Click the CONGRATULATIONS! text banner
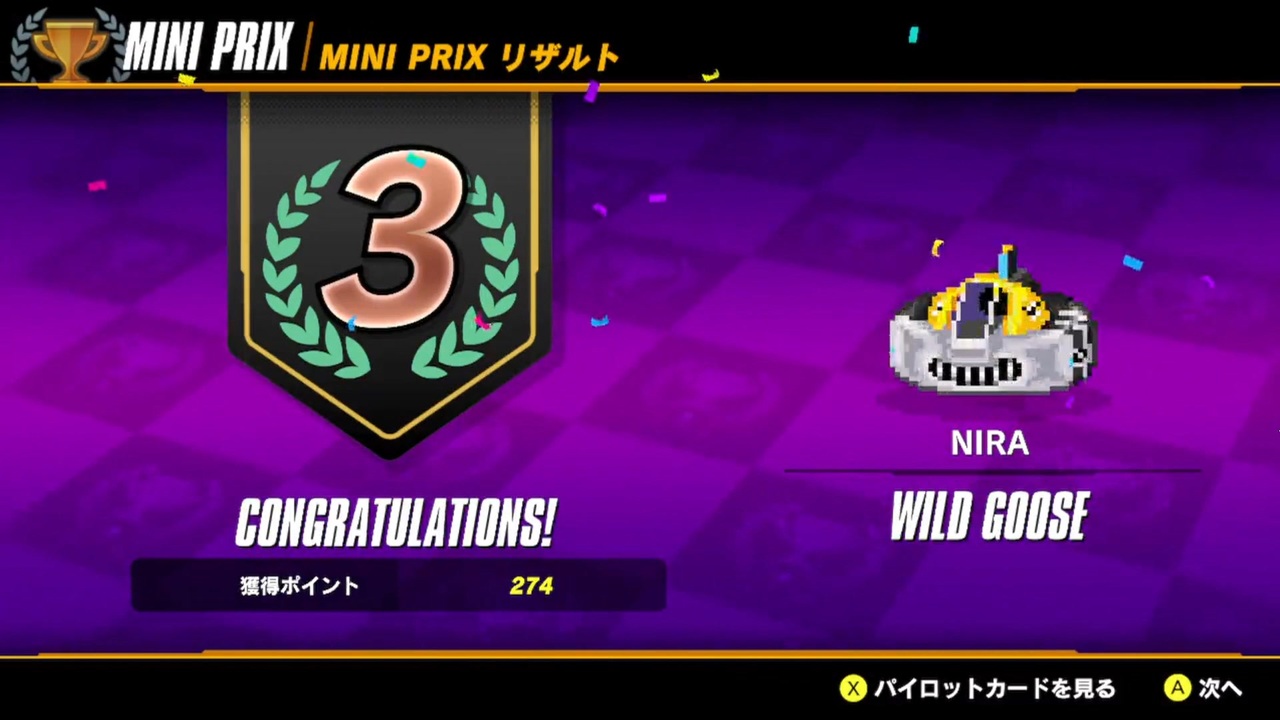The image size is (1280, 720). [395, 520]
